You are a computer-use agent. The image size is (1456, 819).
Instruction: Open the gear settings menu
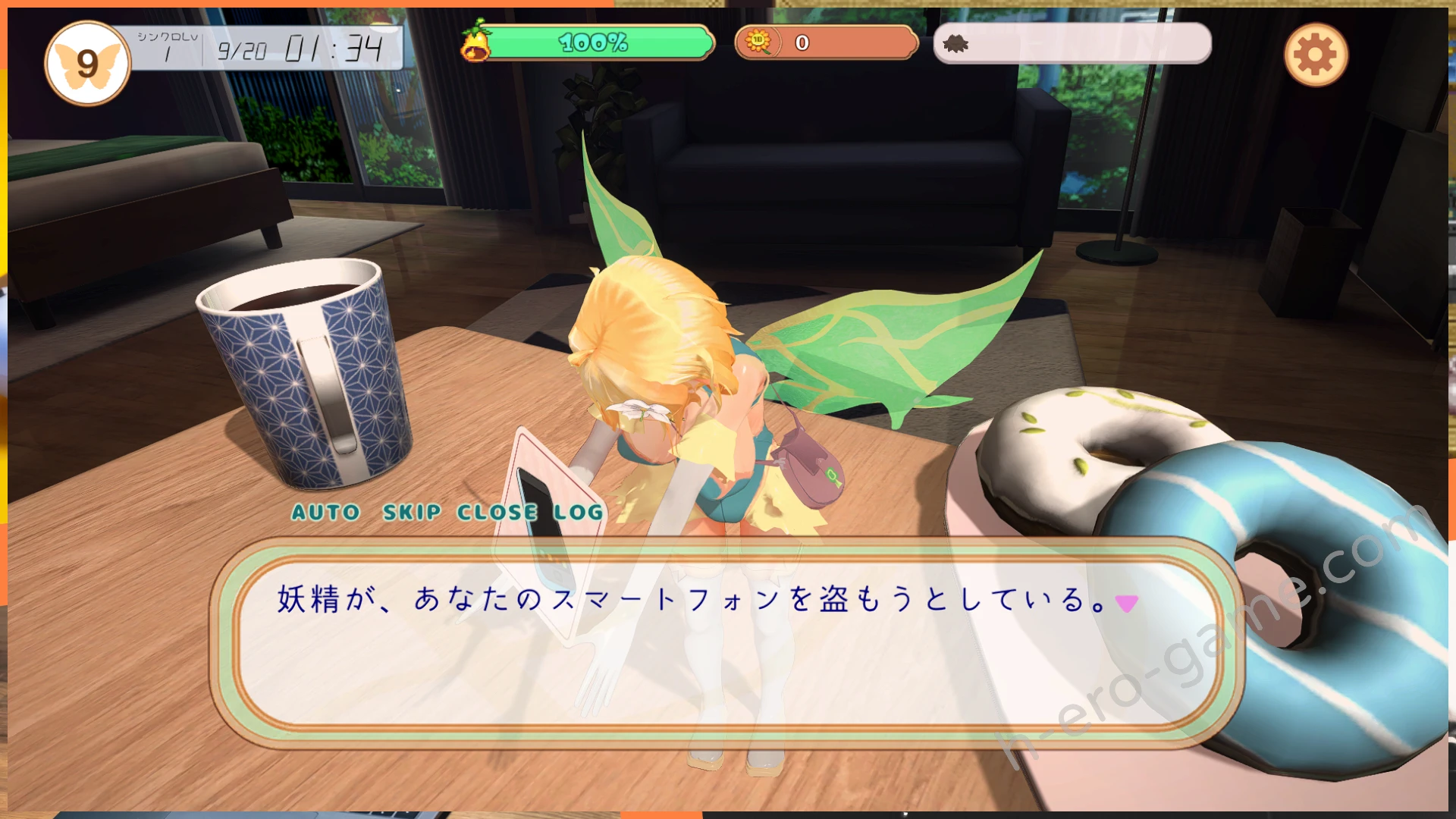[1316, 55]
